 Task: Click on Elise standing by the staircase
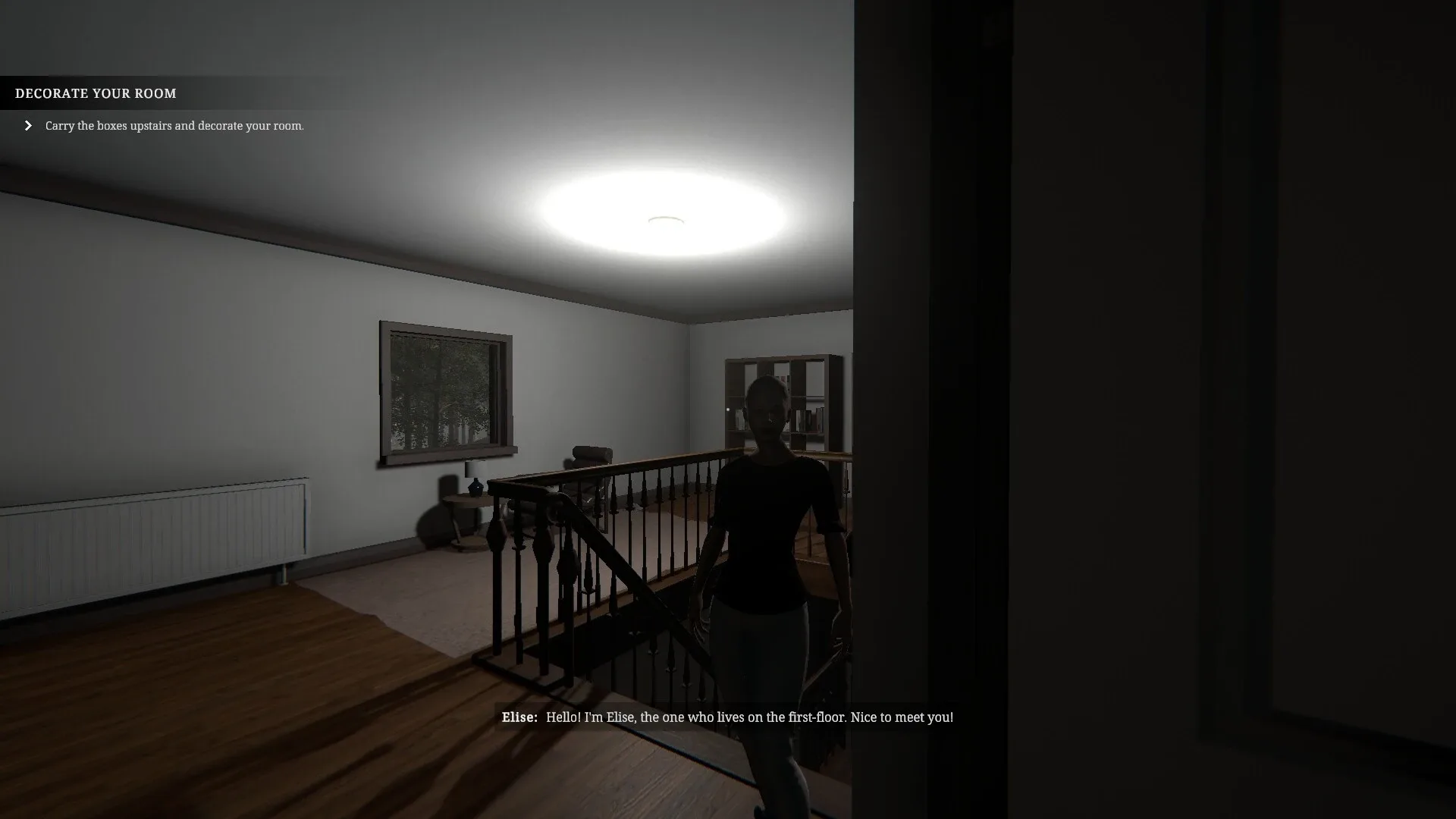click(x=766, y=531)
